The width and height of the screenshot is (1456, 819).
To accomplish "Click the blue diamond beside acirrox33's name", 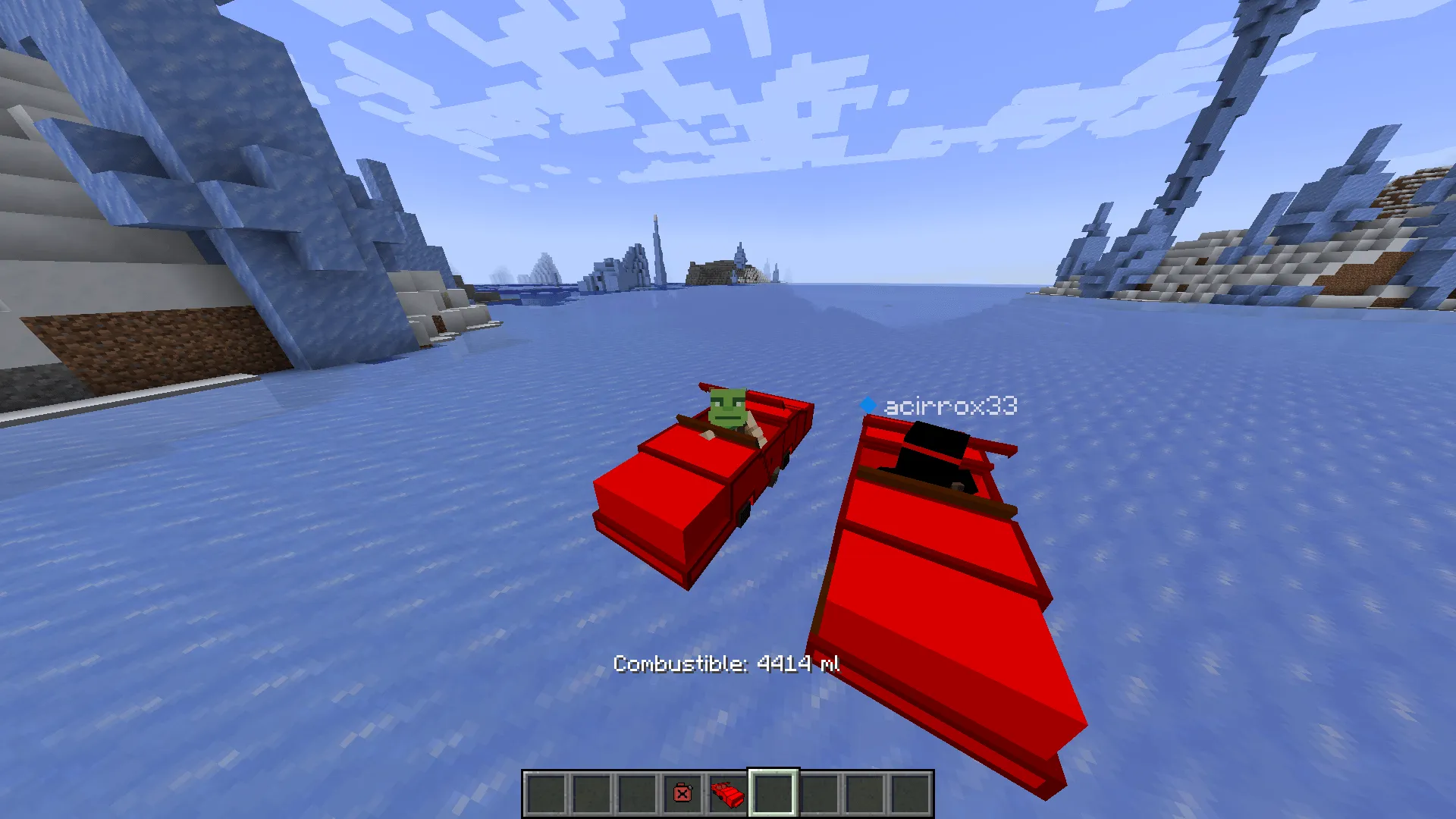I will (867, 405).
